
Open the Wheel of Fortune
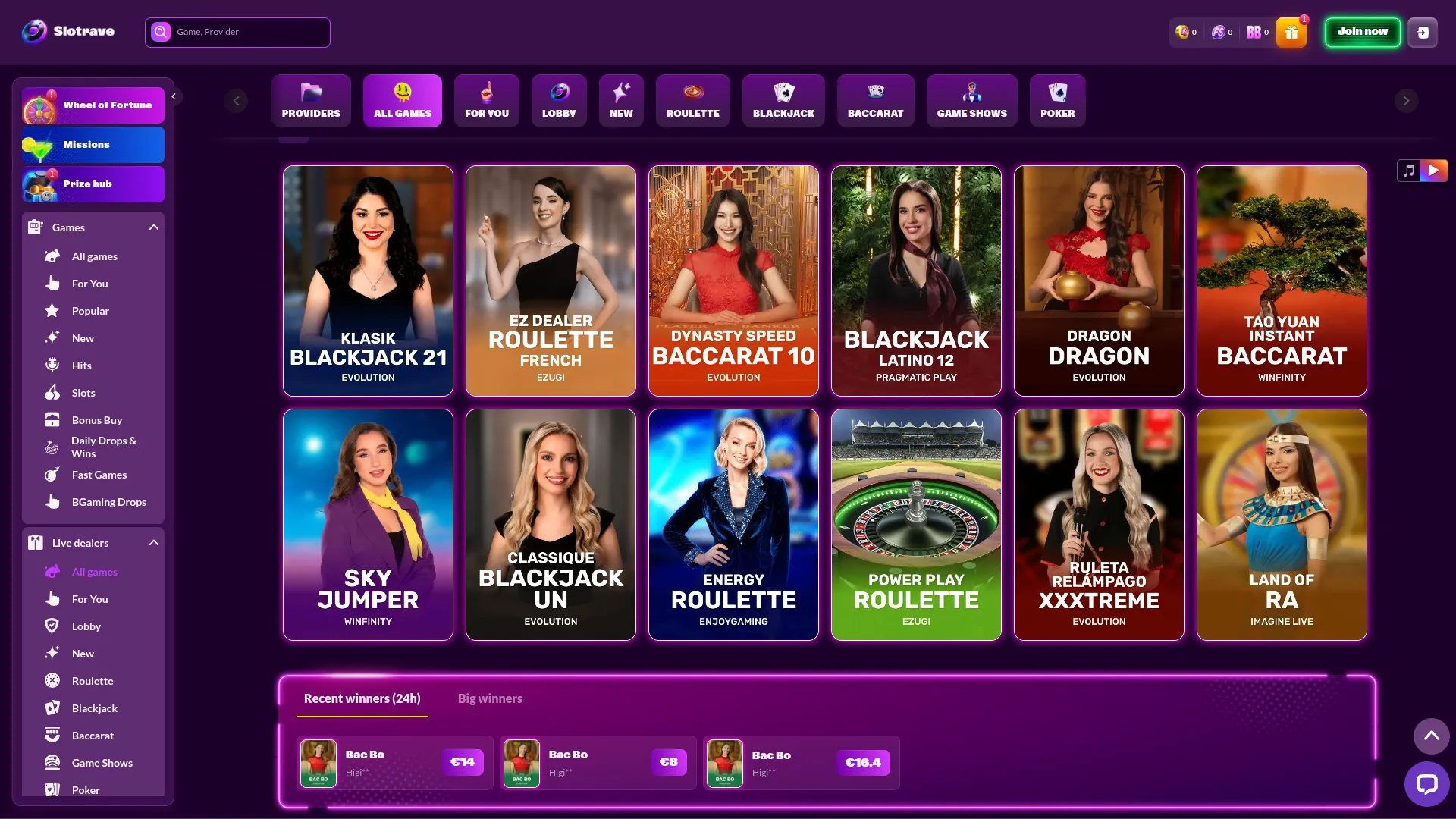tap(93, 105)
